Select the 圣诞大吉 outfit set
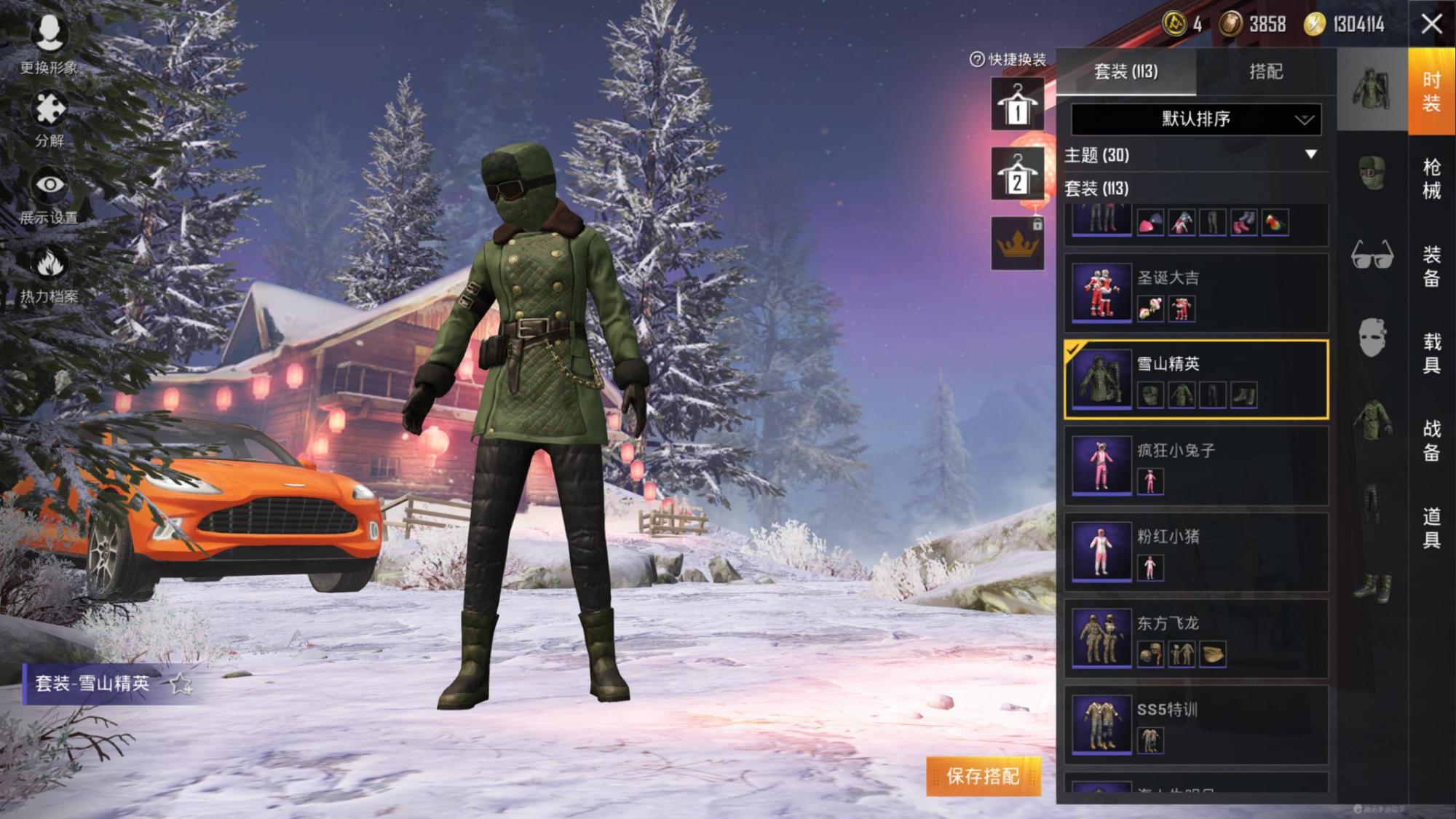The image size is (1456, 819). [1195, 293]
